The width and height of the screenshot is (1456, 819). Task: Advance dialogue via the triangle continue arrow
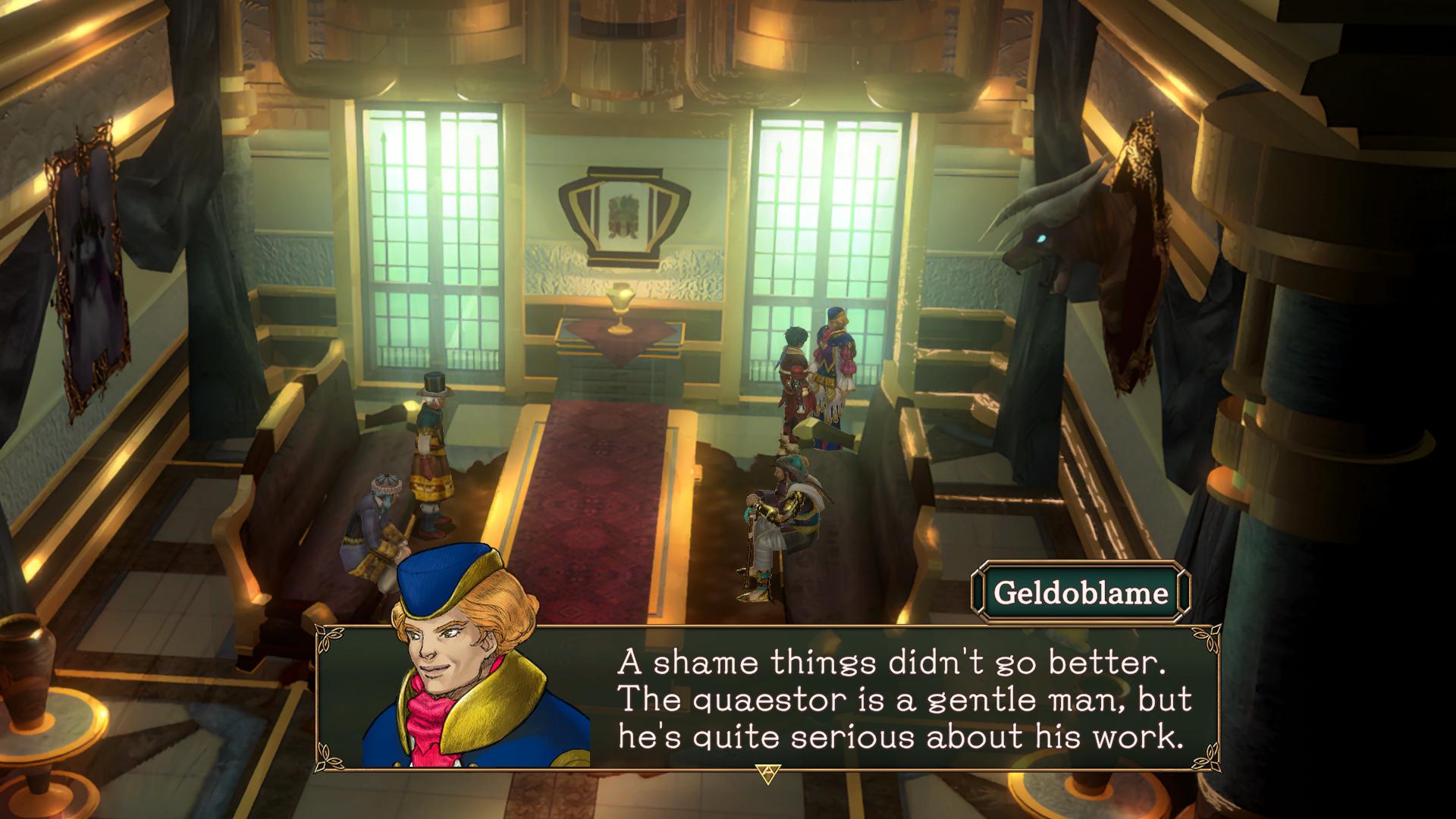click(x=767, y=773)
